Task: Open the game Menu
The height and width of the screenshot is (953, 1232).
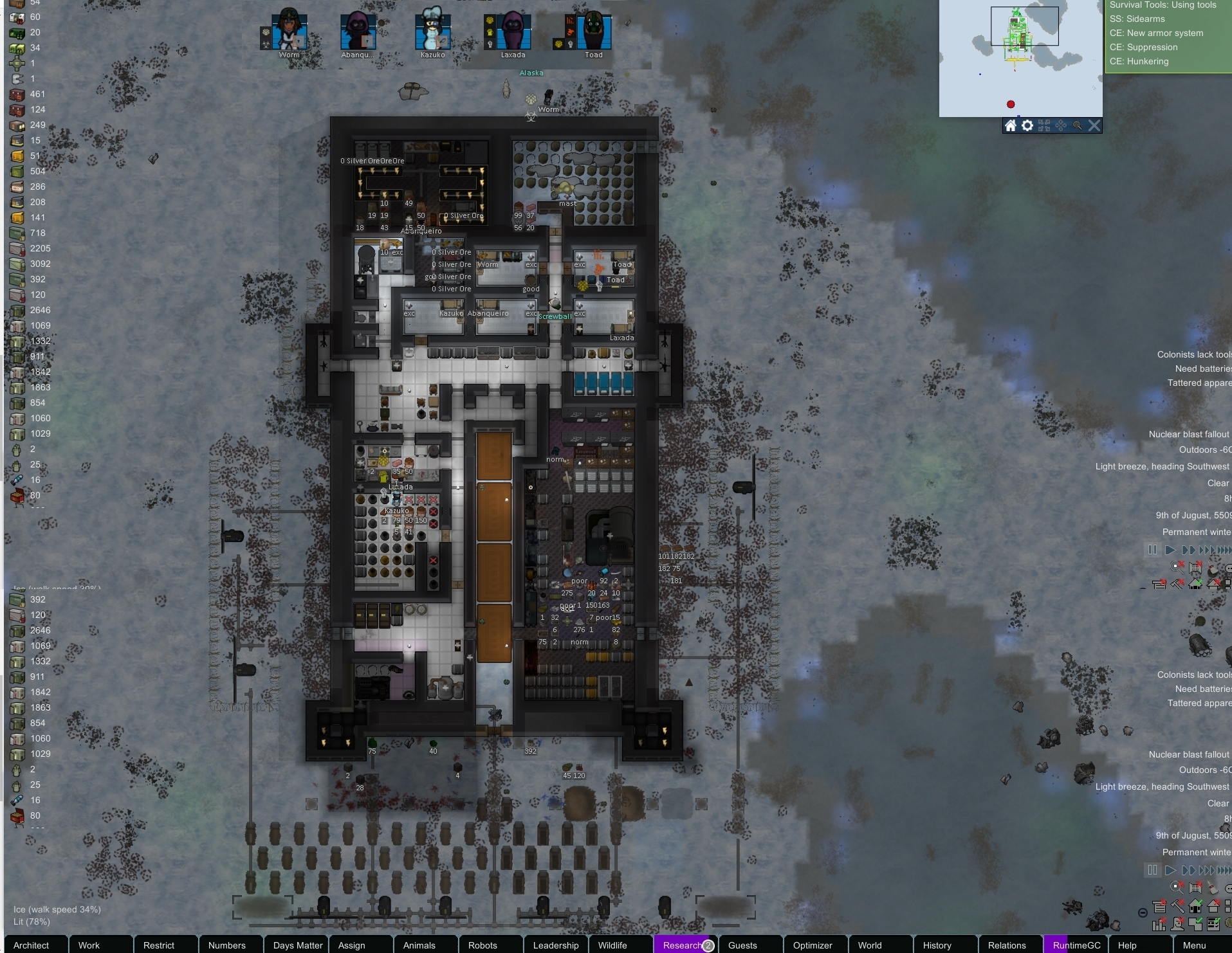Action: pyautogui.click(x=1194, y=945)
